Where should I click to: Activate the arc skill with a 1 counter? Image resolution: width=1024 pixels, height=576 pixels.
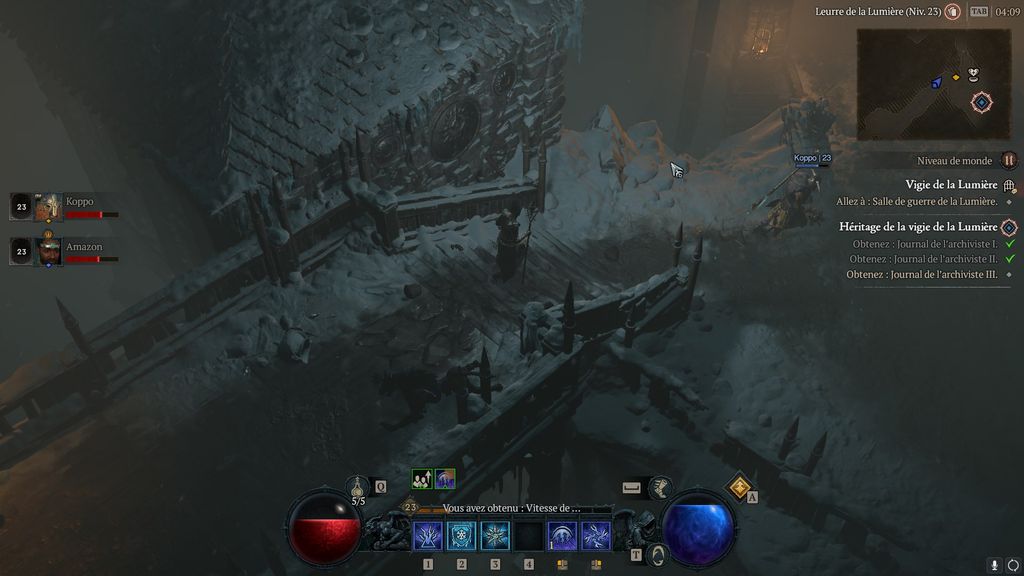click(562, 535)
